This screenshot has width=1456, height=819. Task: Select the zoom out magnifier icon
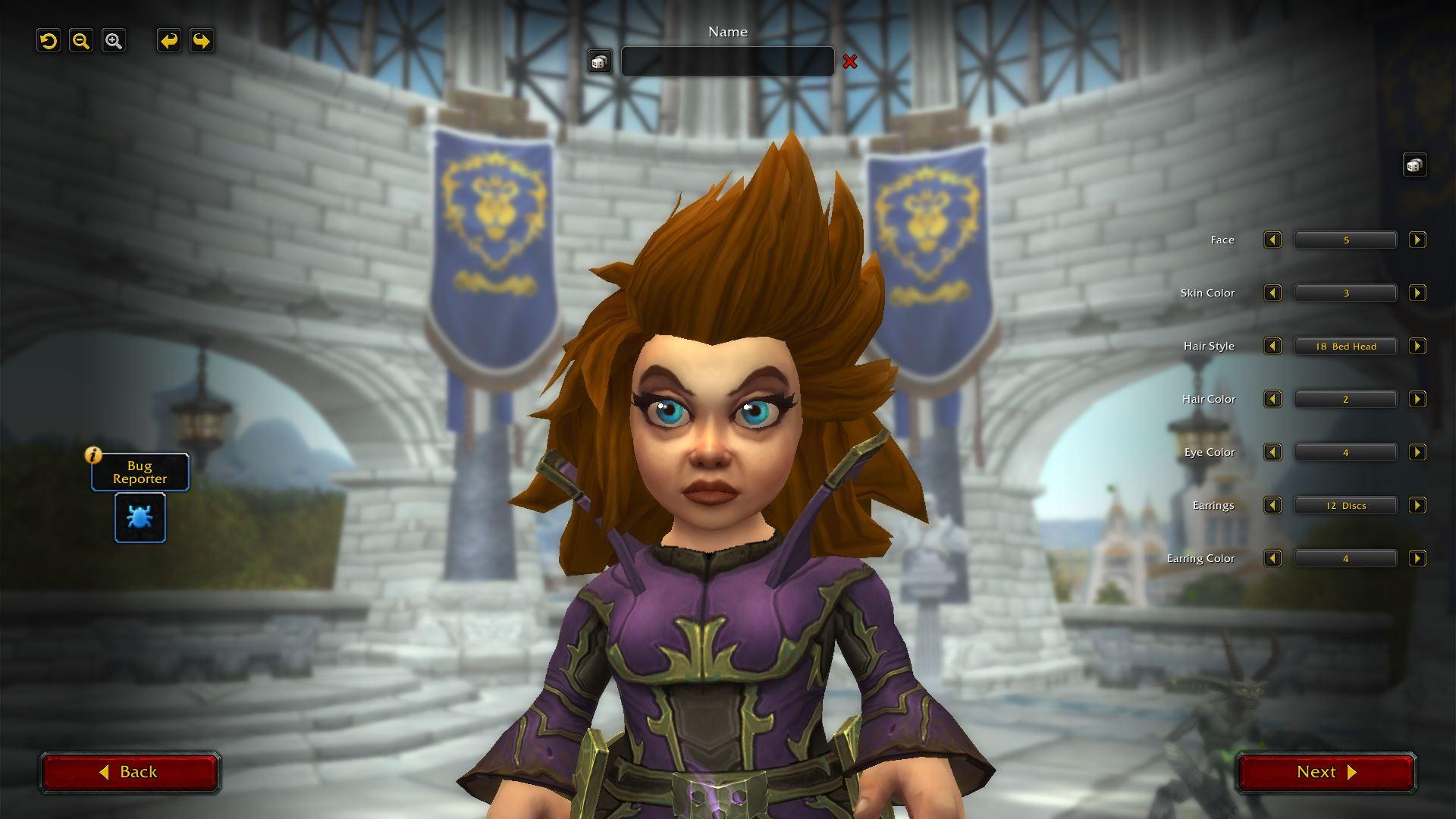point(81,40)
